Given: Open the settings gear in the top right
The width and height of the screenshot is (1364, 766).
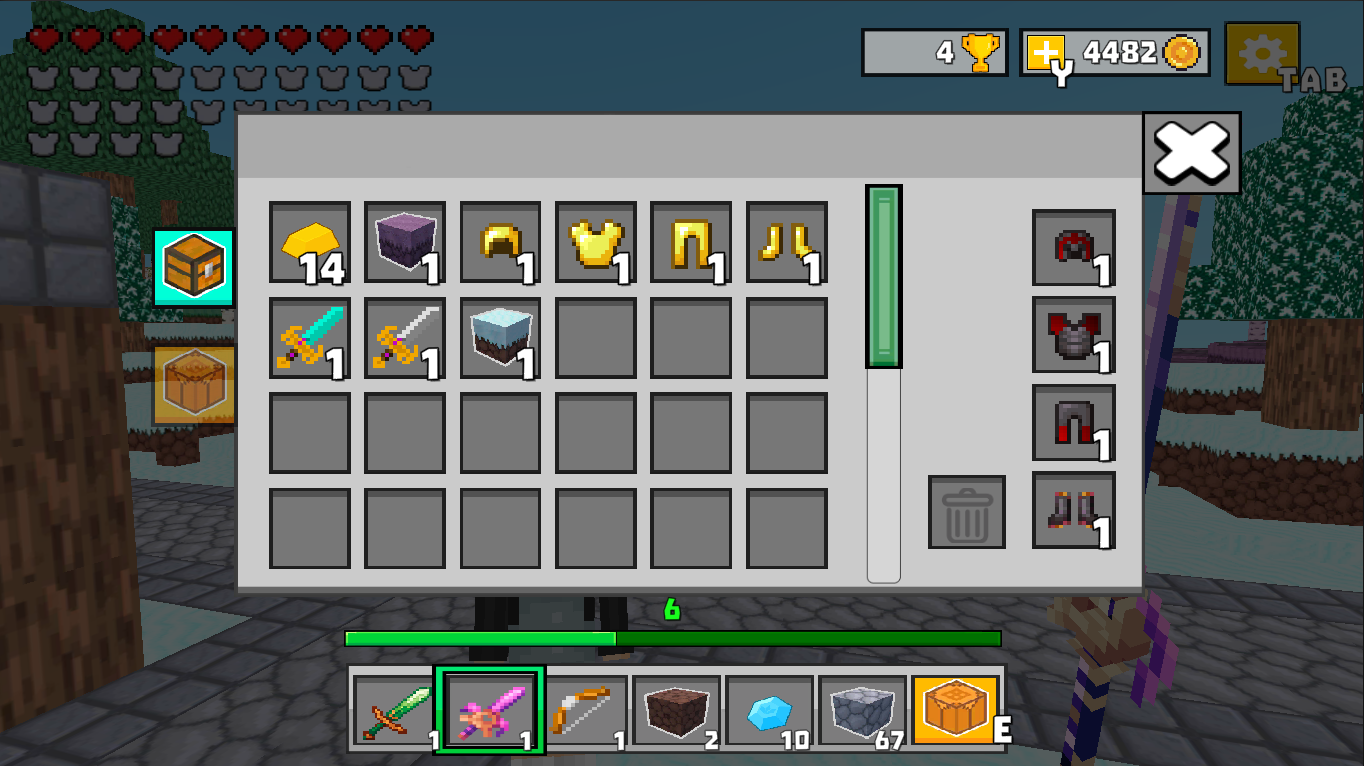Looking at the screenshot, I should pyautogui.click(x=1263, y=54).
